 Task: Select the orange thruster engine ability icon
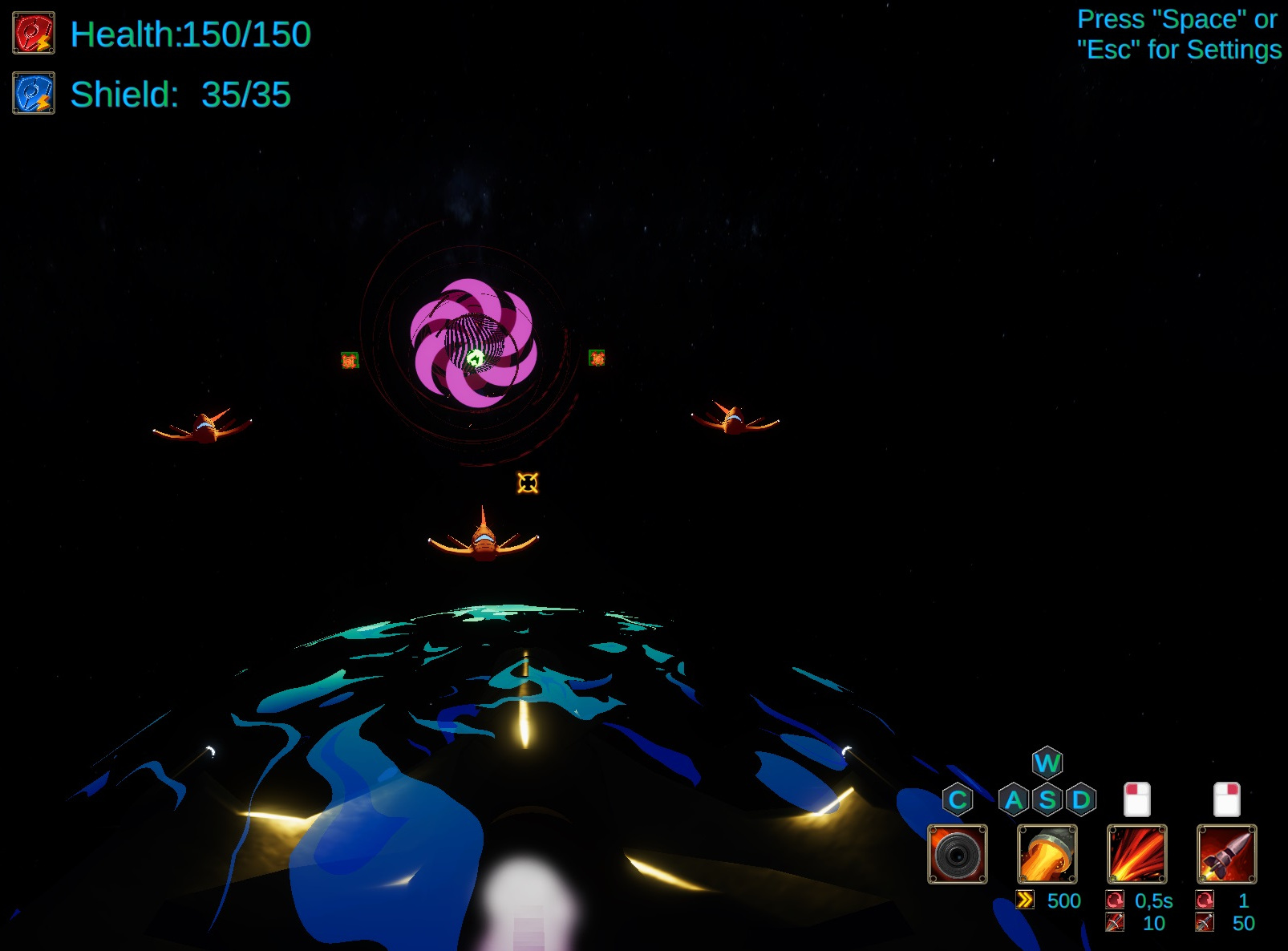coord(1047,855)
